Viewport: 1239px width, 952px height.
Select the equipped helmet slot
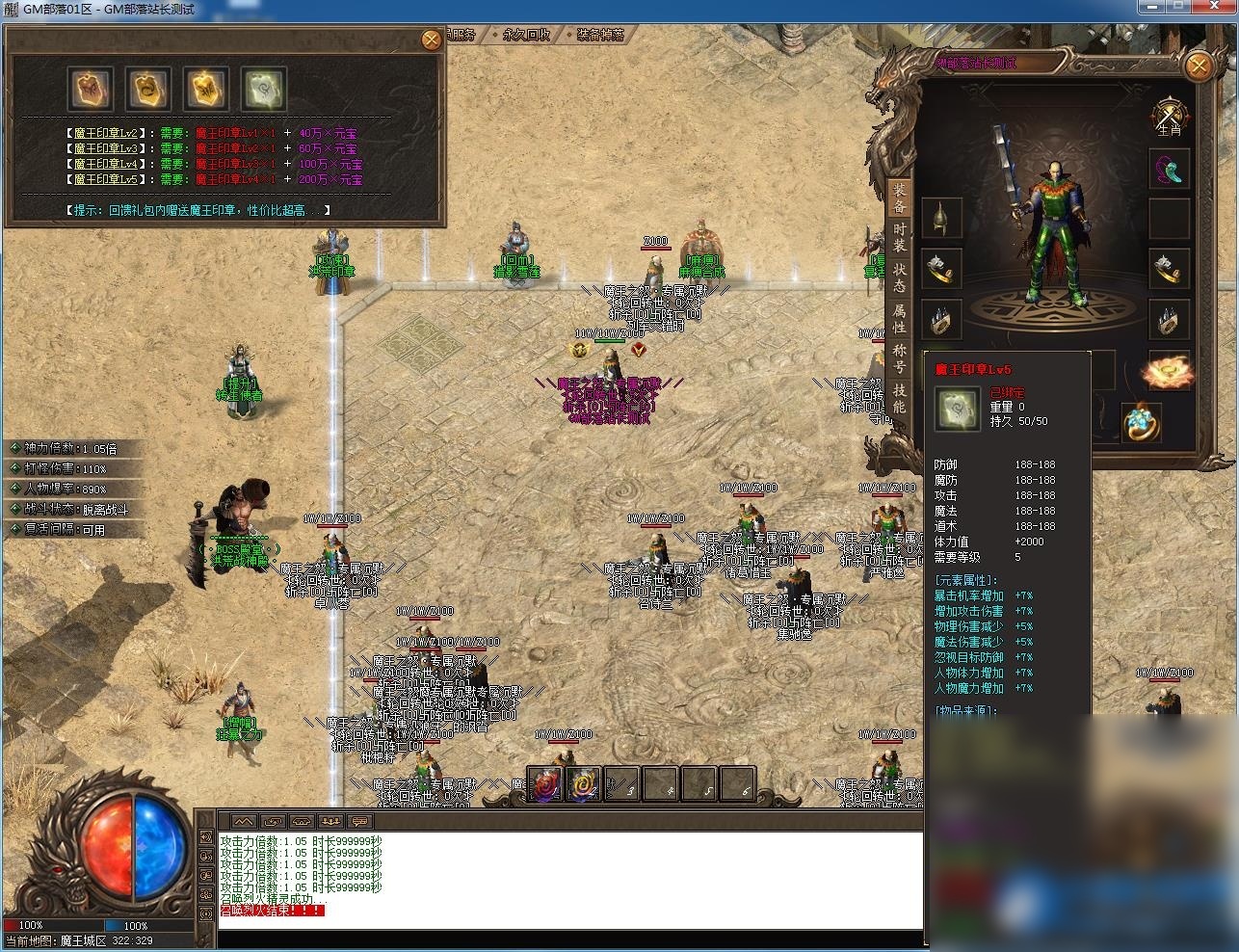[x=941, y=218]
